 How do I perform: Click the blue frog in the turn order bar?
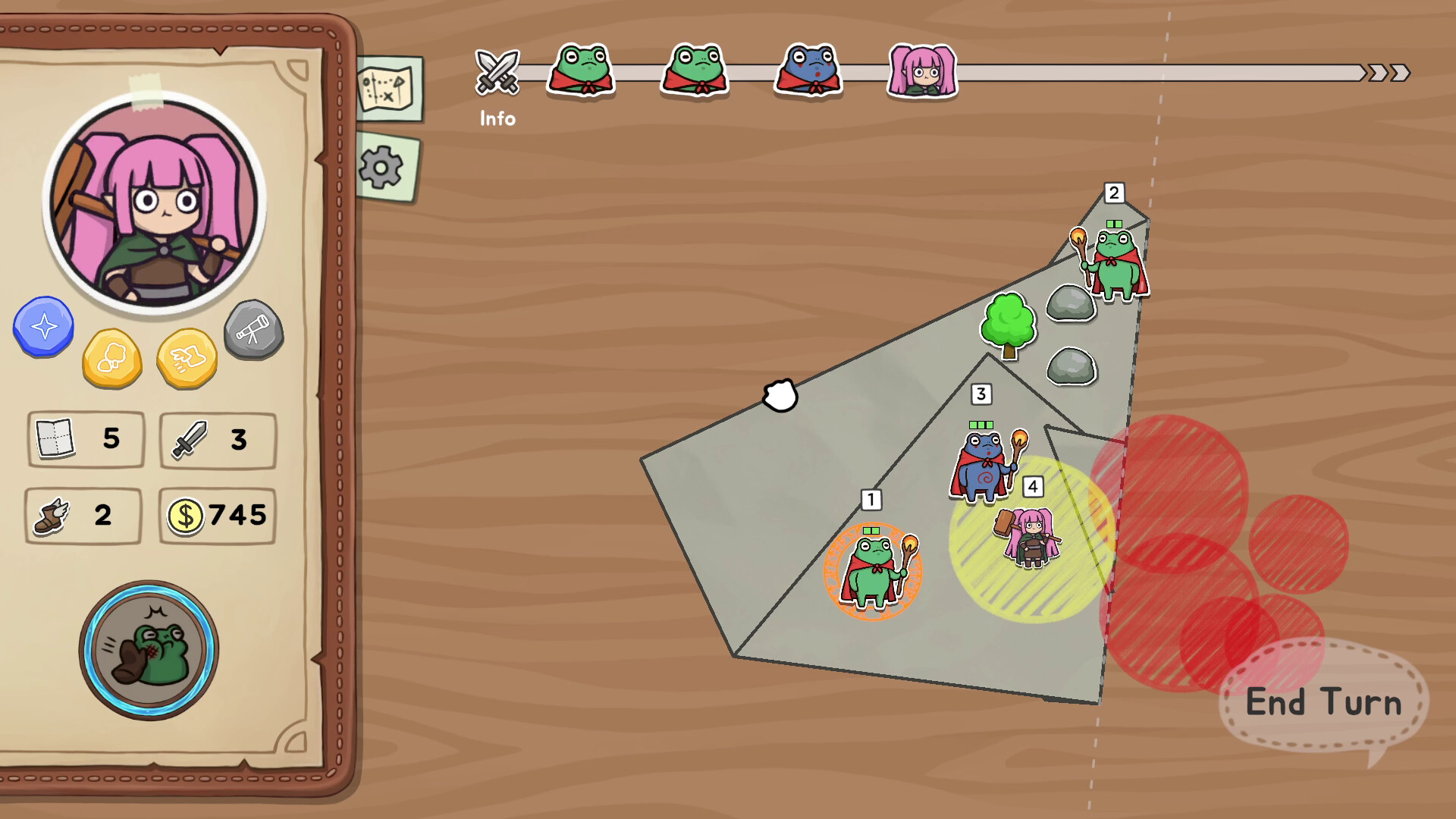point(807,71)
